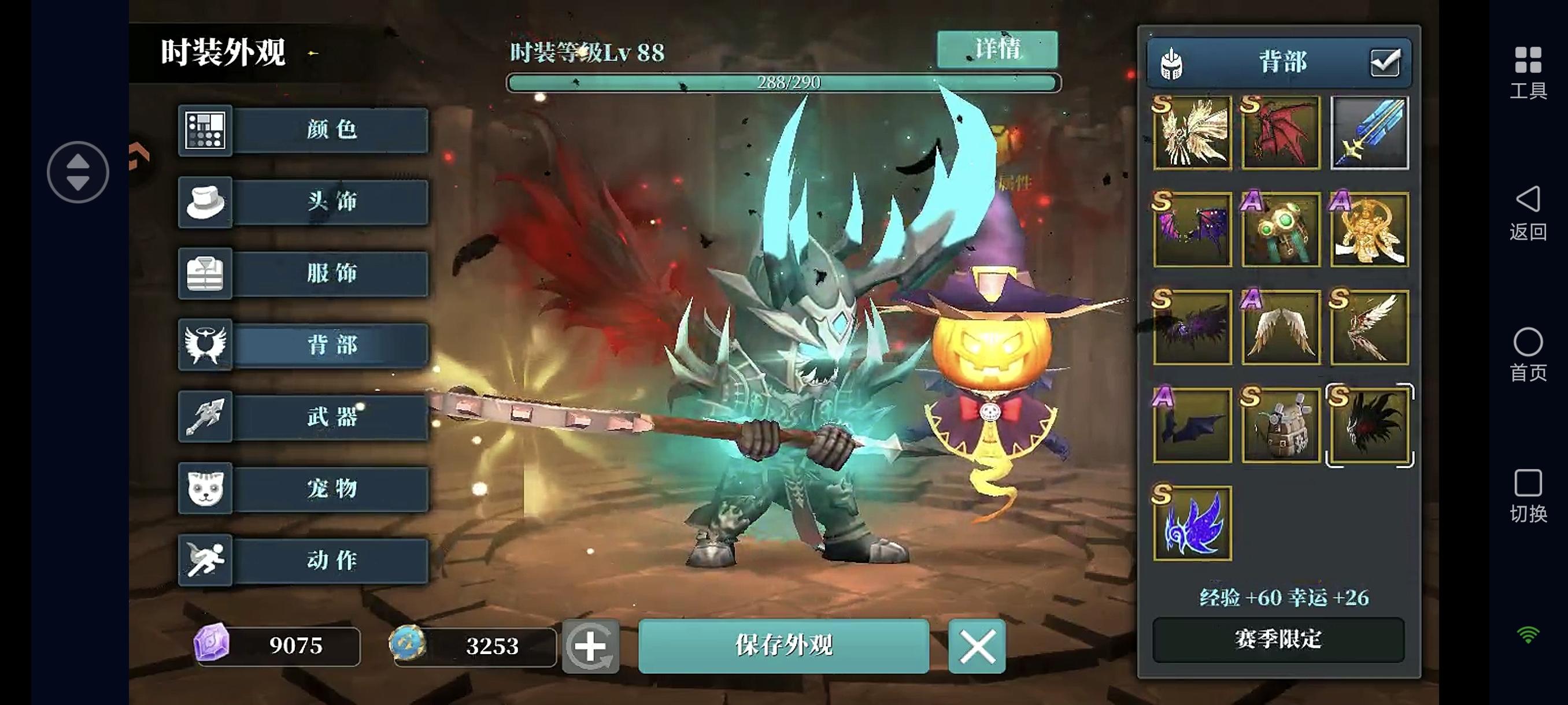Open 详情 details near the level bar
This screenshot has height=705, width=1568.
point(996,49)
